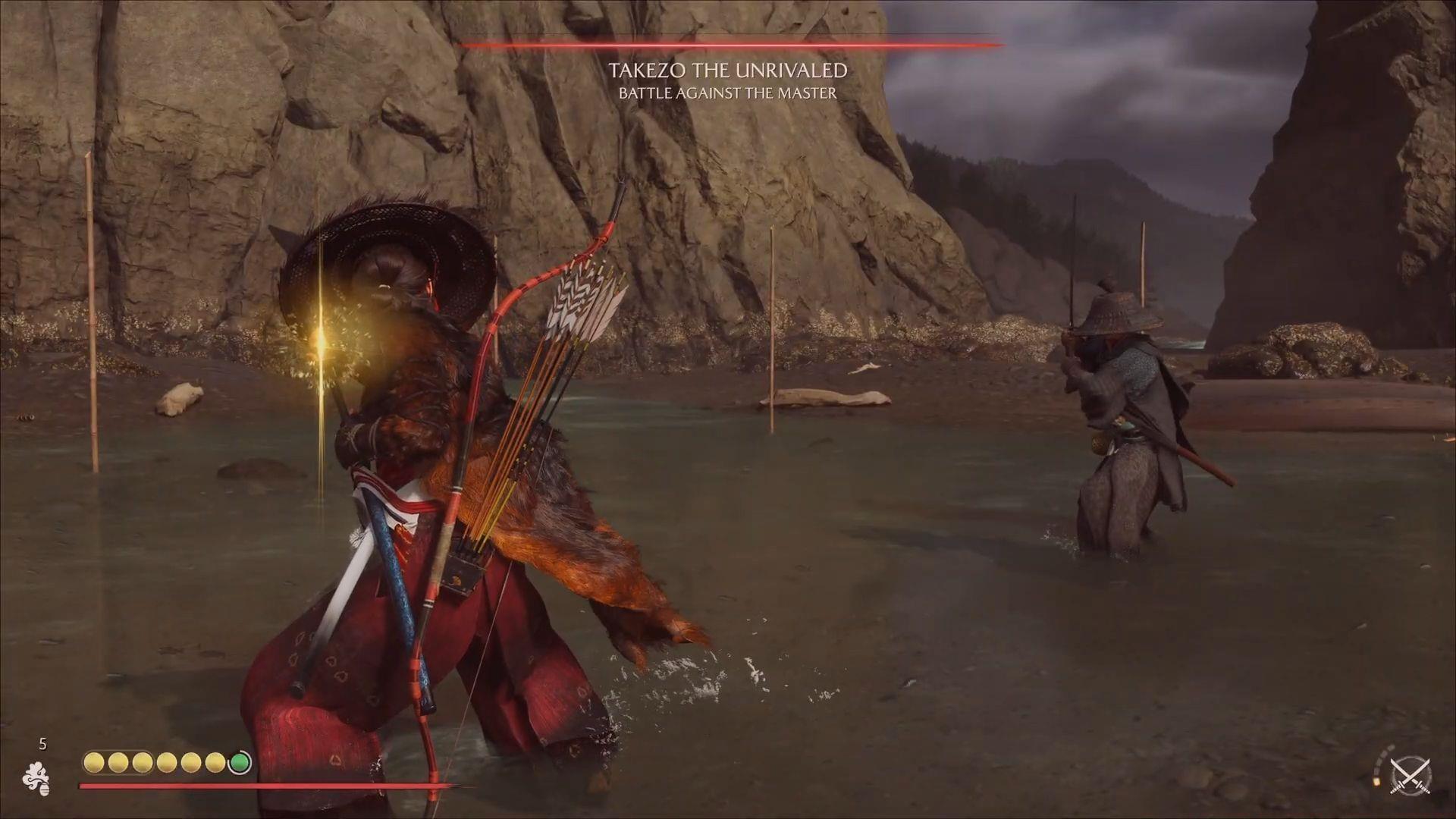
Task: Click the title TAKEZO THE UNRIVALED
Action: (728, 72)
